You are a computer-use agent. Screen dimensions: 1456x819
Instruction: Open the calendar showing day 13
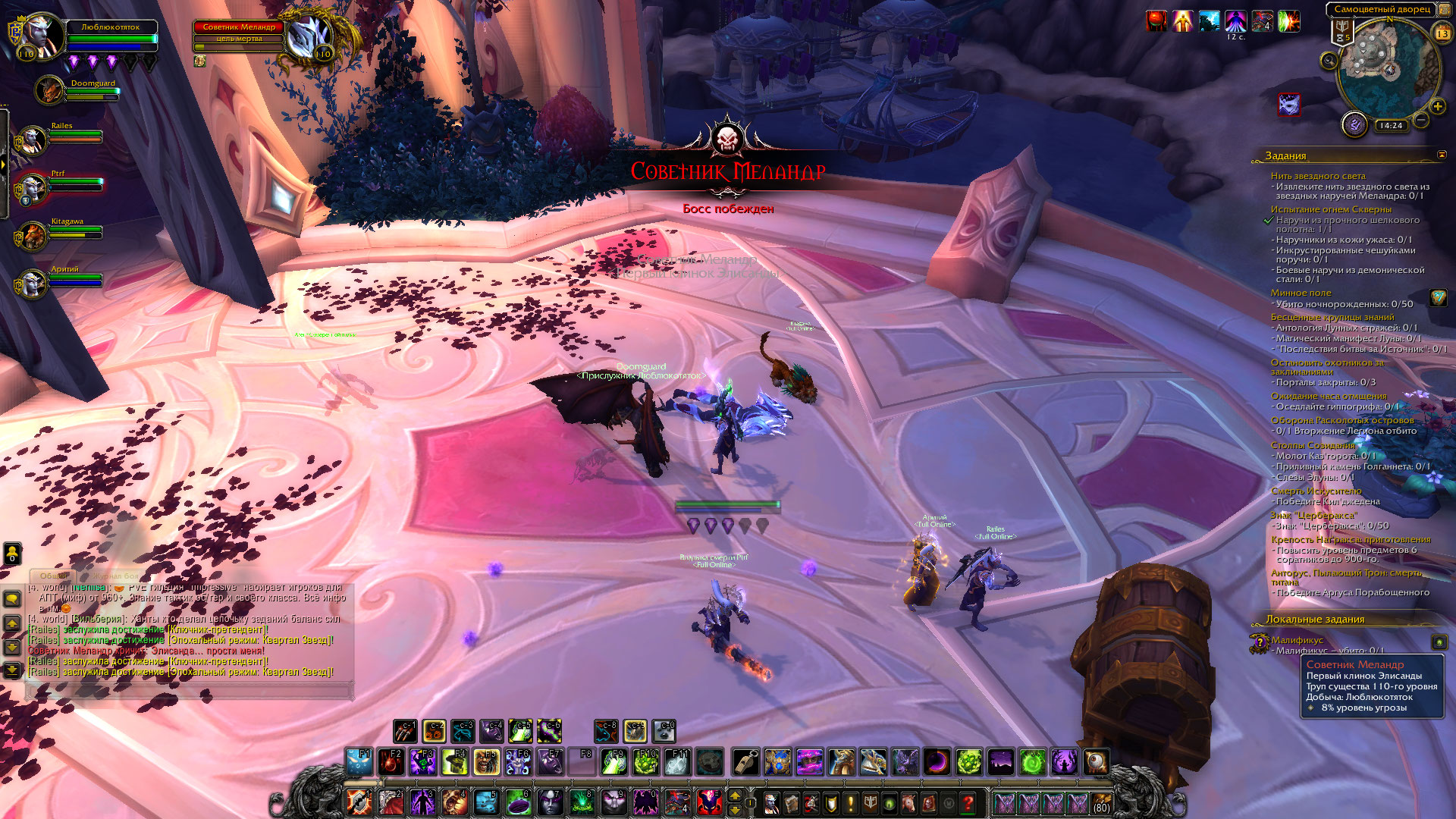click(x=1442, y=33)
